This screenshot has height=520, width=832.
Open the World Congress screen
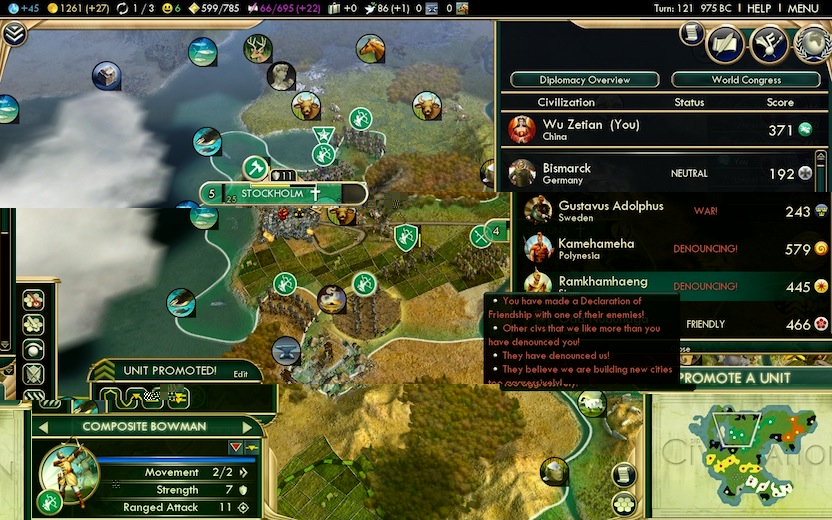point(746,80)
